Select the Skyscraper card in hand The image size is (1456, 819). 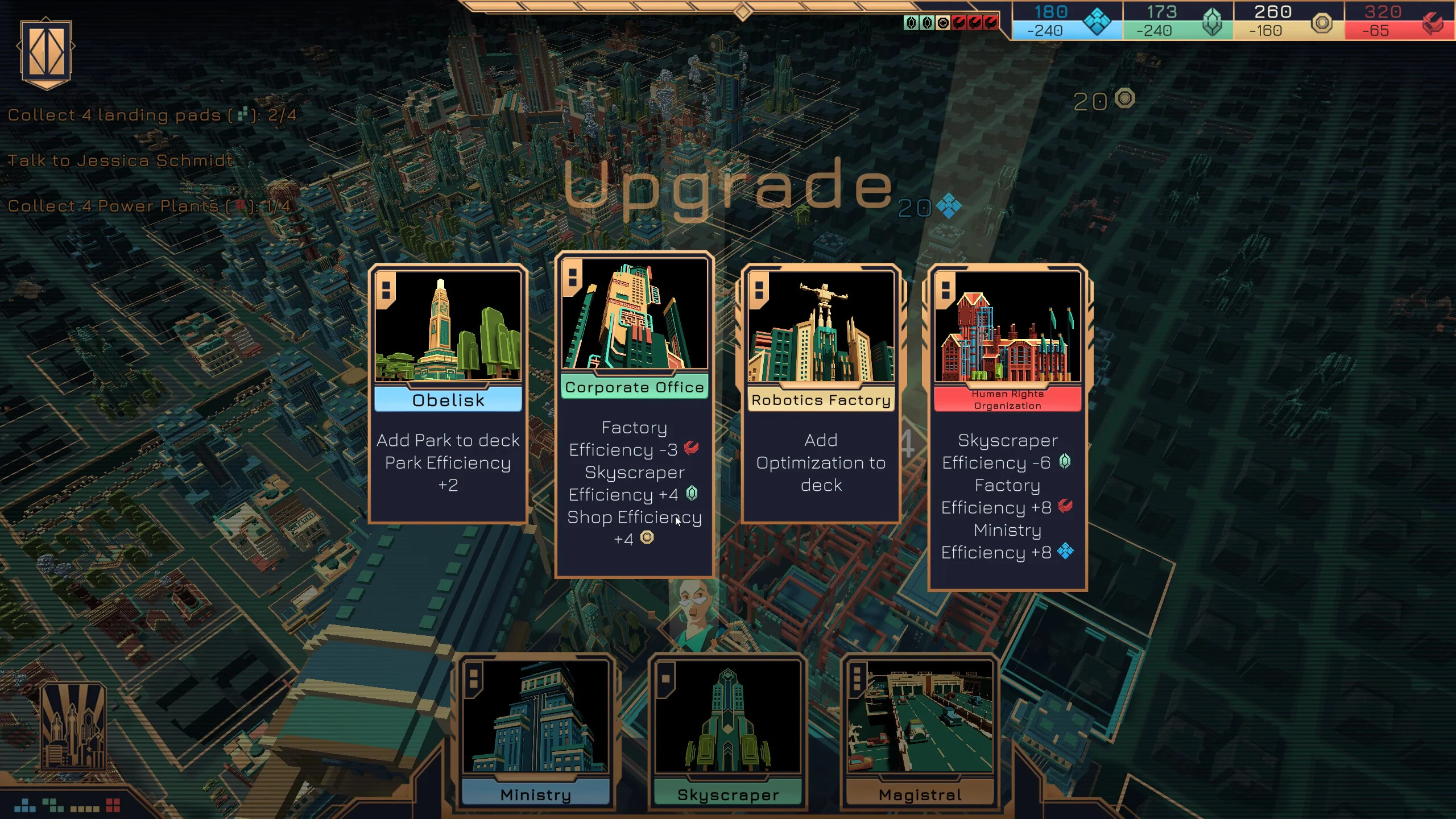point(727,733)
